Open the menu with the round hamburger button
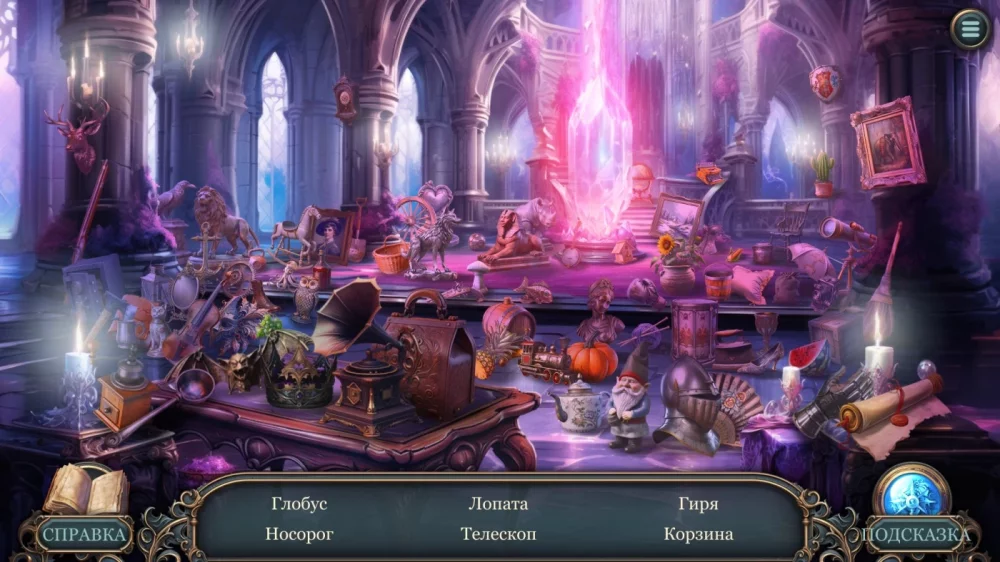This screenshot has height=562, width=1000. pos(969,29)
